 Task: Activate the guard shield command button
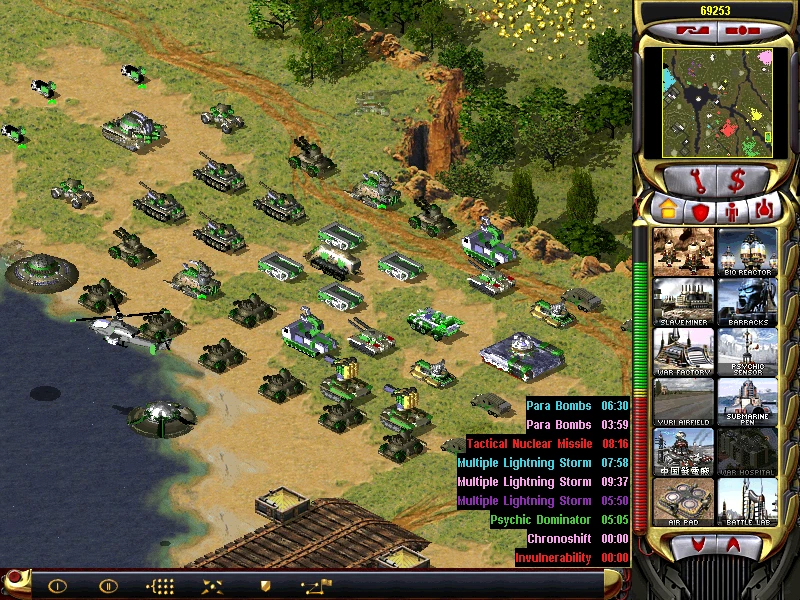click(x=265, y=585)
